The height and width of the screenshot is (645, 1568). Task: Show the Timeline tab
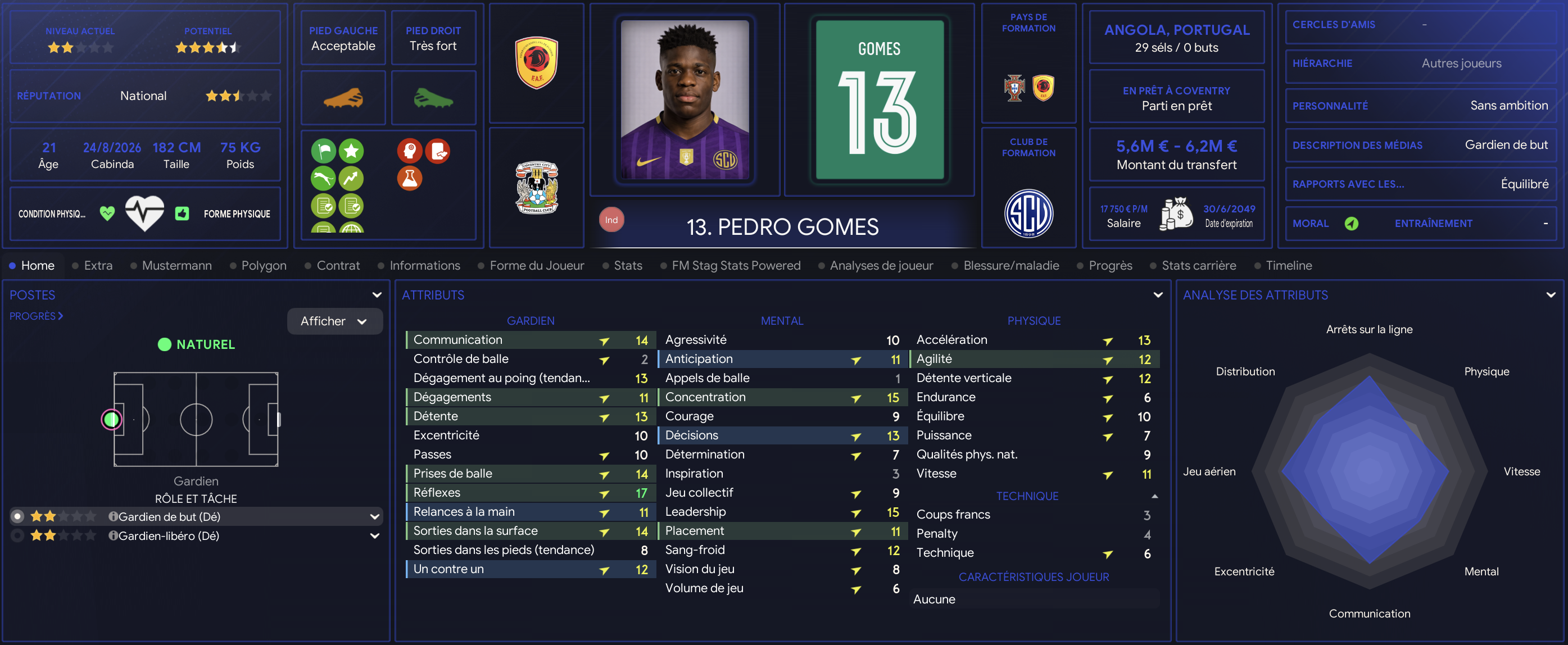(x=1288, y=265)
